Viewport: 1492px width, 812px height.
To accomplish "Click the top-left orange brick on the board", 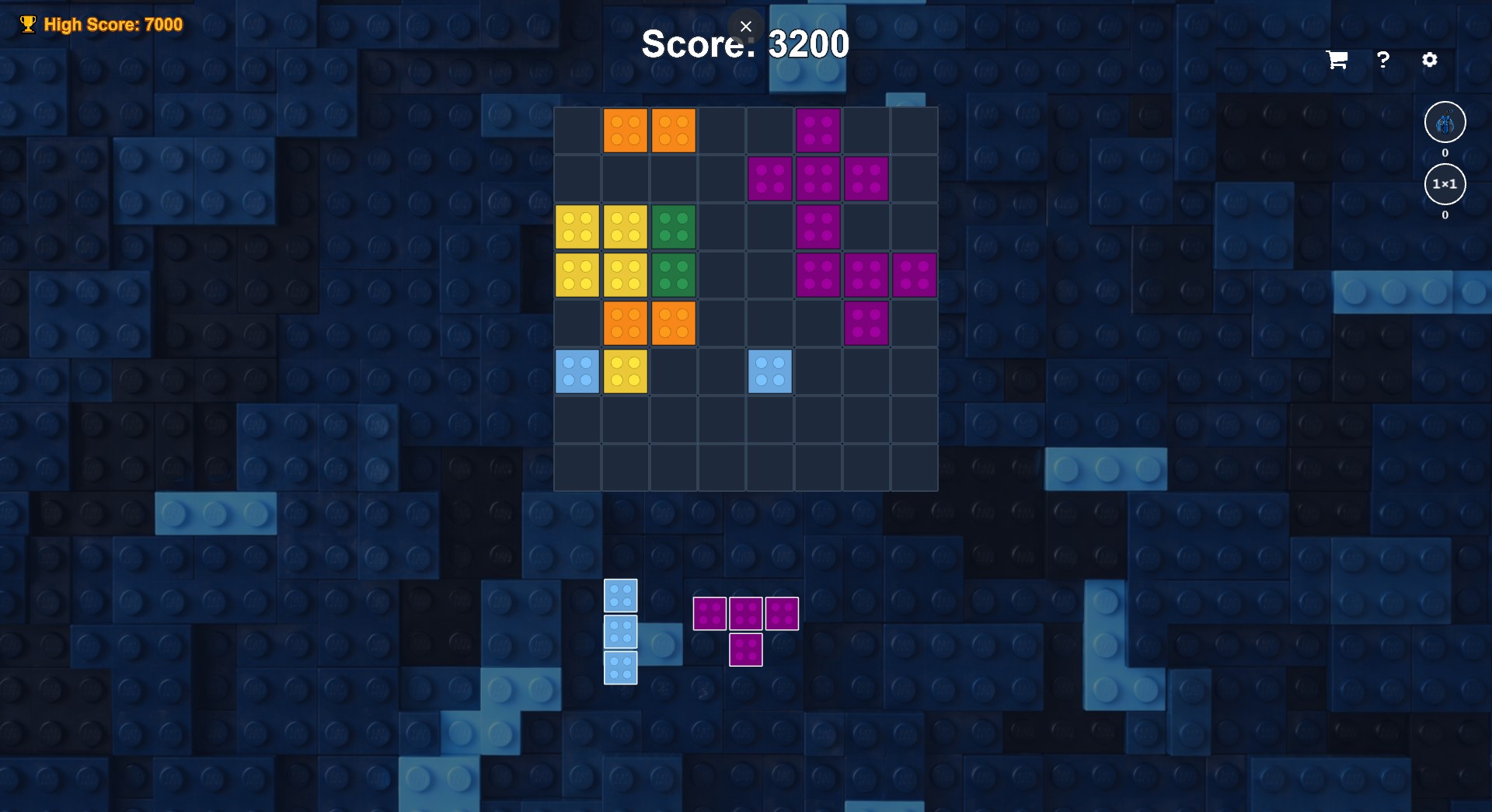I will pyautogui.click(x=626, y=129).
